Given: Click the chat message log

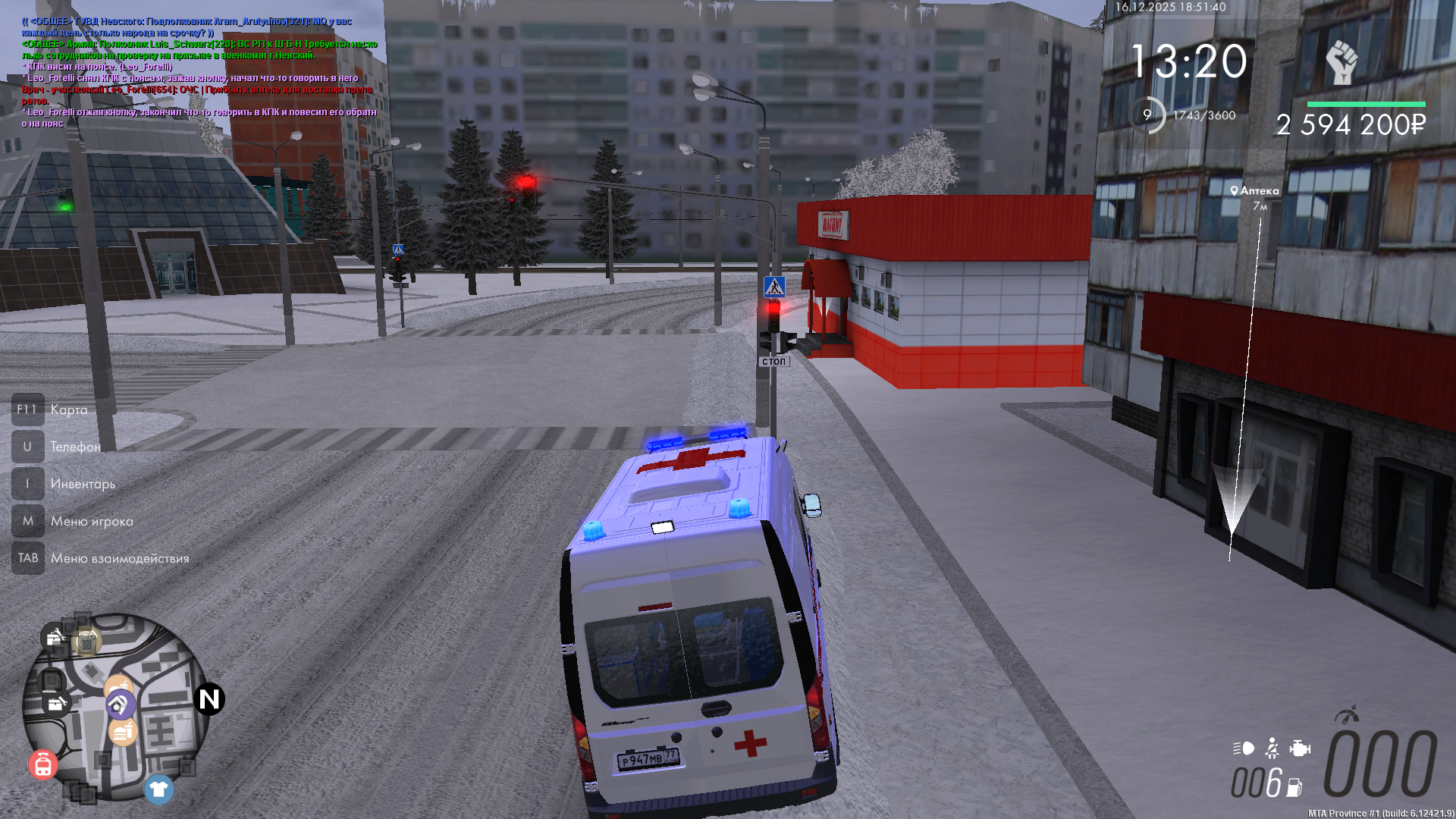Looking at the screenshot, I should point(199,72).
